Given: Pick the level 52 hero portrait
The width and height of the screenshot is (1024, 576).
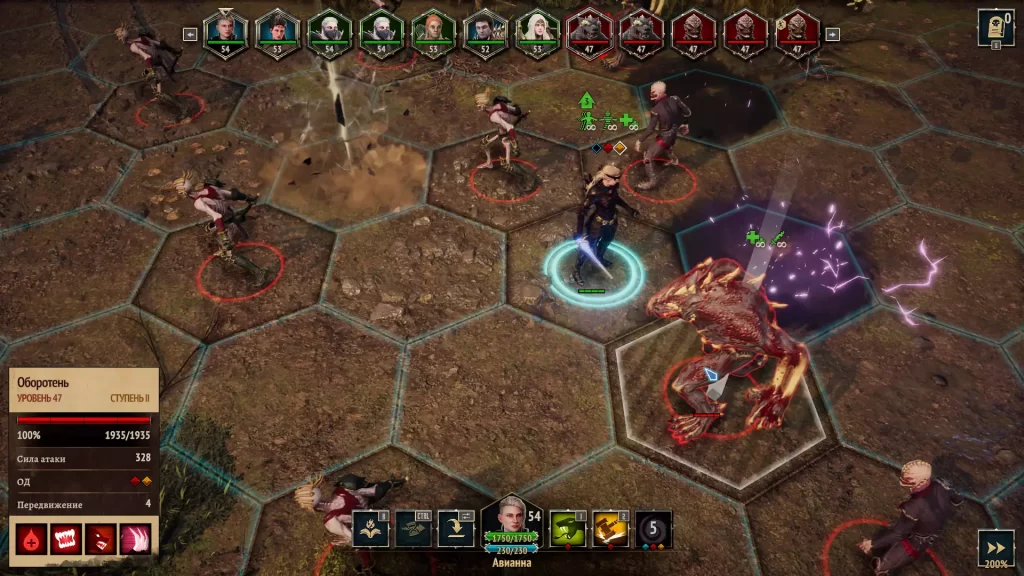Looking at the screenshot, I should [x=485, y=31].
